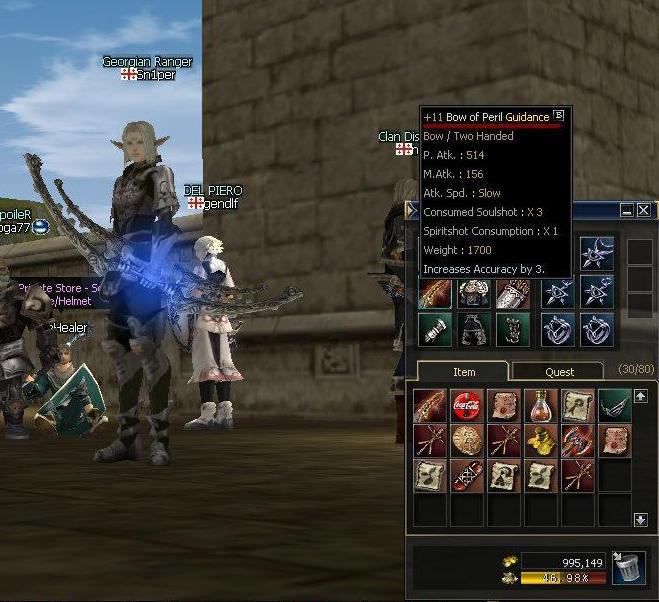Click the inventory scroll down arrow
Image resolution: width=659 pixels, height=602 pixels.
coord(641,519)
